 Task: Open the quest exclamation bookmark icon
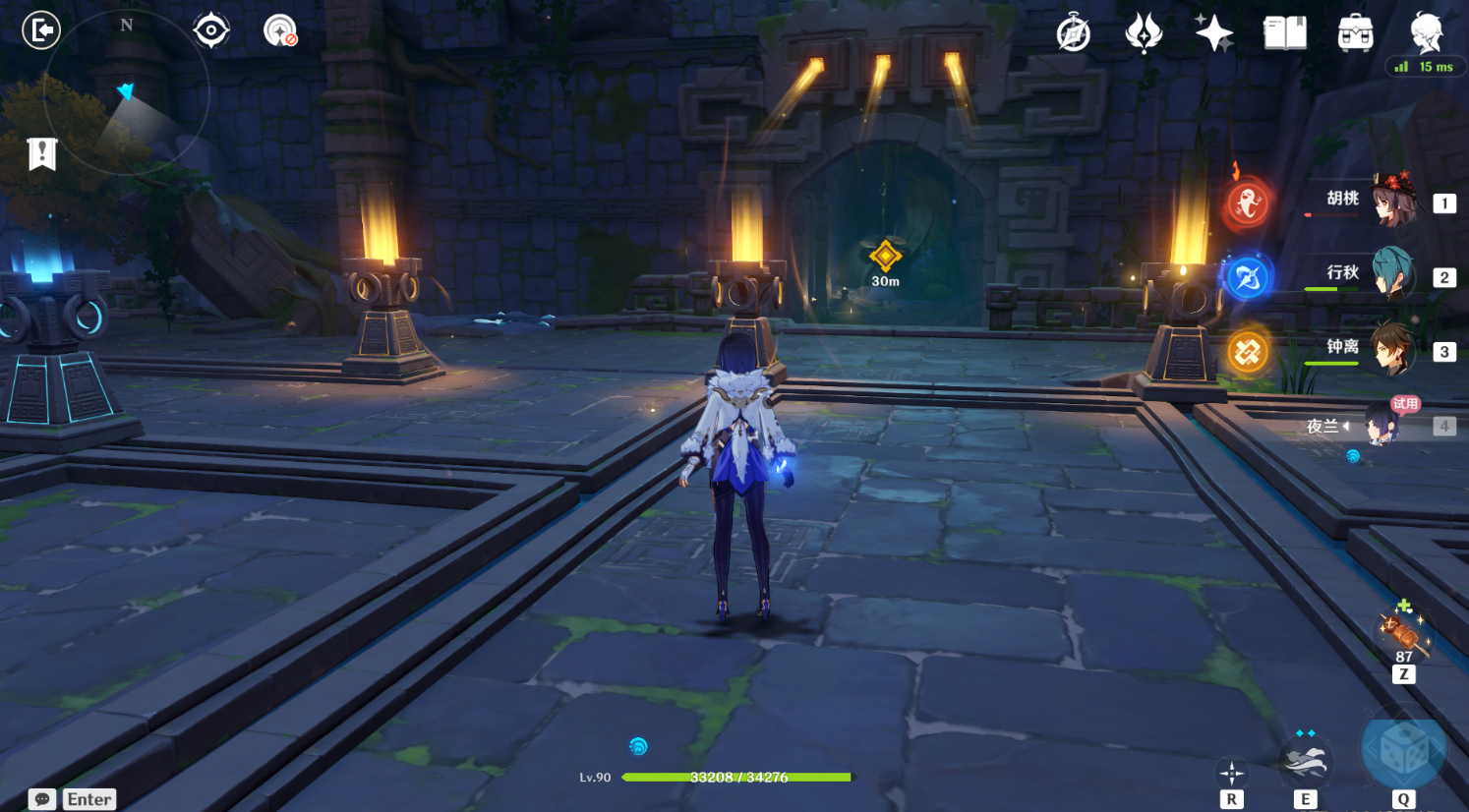click(x=42, y=153)
